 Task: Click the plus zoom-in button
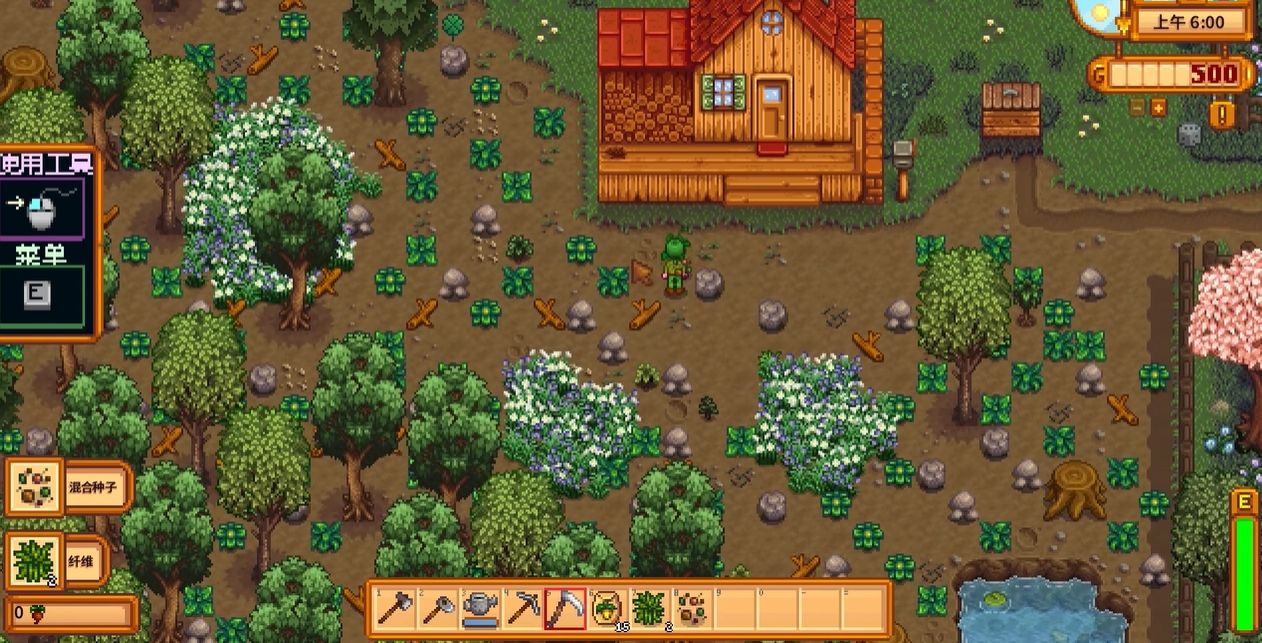(x=1158, y=108)
